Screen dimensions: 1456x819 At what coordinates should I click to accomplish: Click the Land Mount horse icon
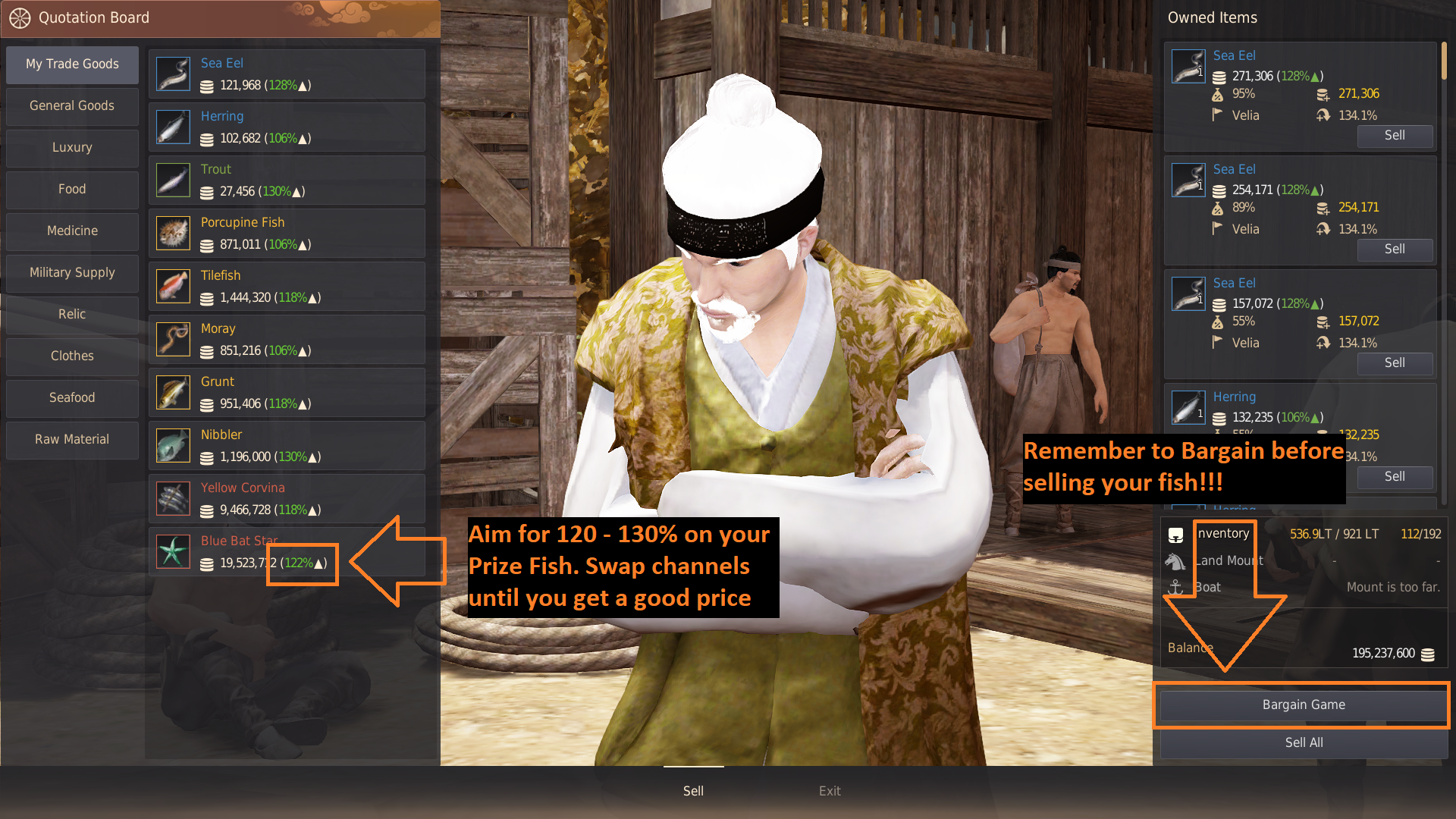coord(1176,561)
